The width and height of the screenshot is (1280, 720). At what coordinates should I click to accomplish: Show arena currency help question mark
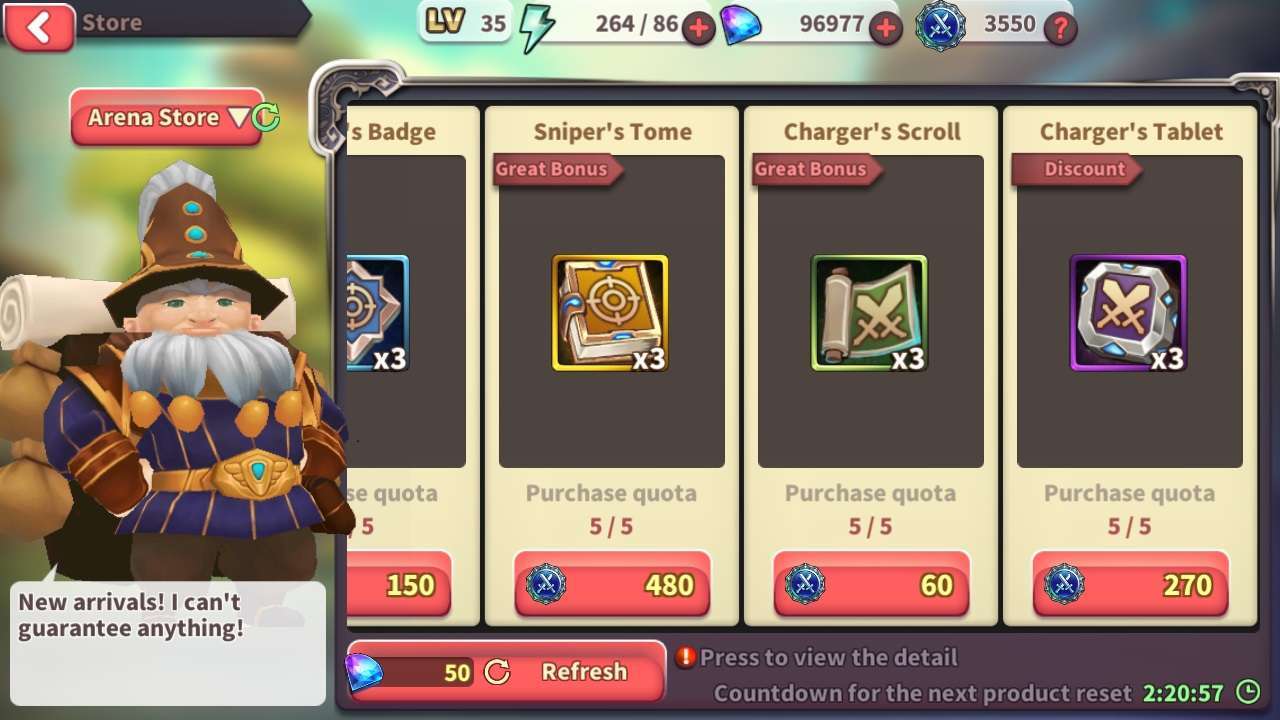(1060, 28)
